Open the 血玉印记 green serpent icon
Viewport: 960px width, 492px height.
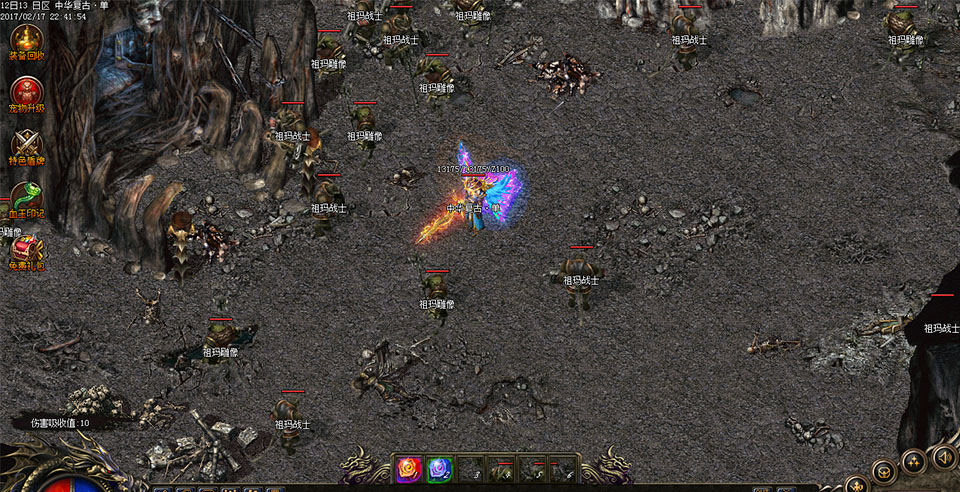[26, 196]
